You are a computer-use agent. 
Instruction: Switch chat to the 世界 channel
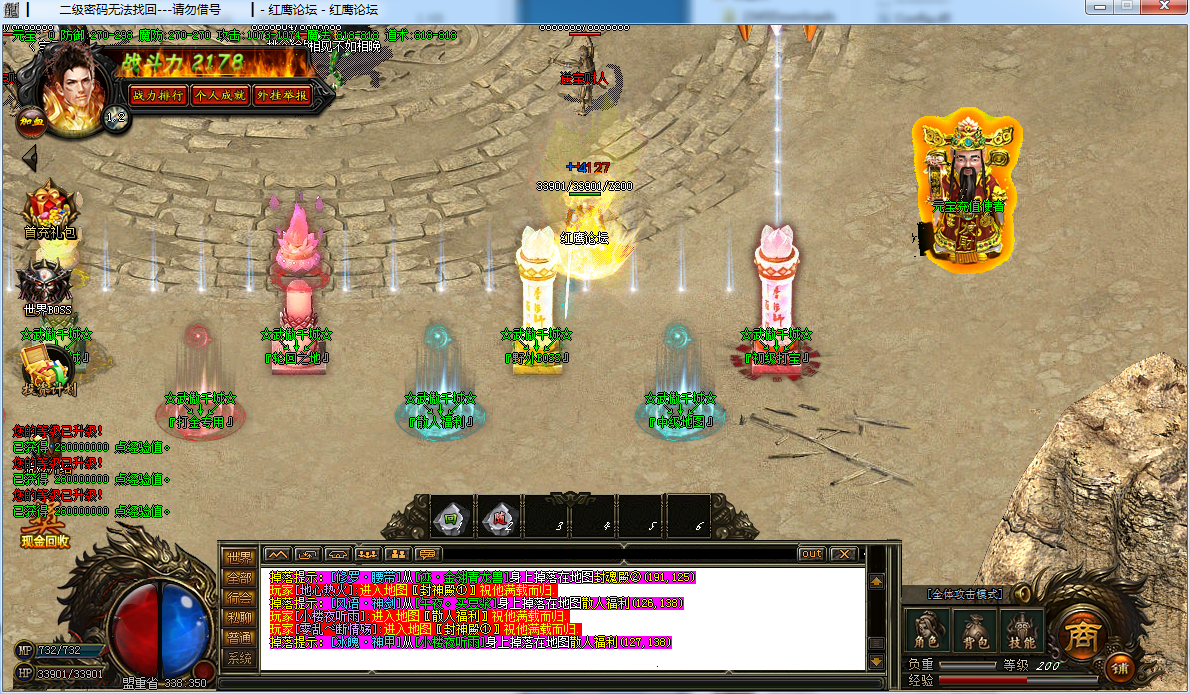click(239, 558)
